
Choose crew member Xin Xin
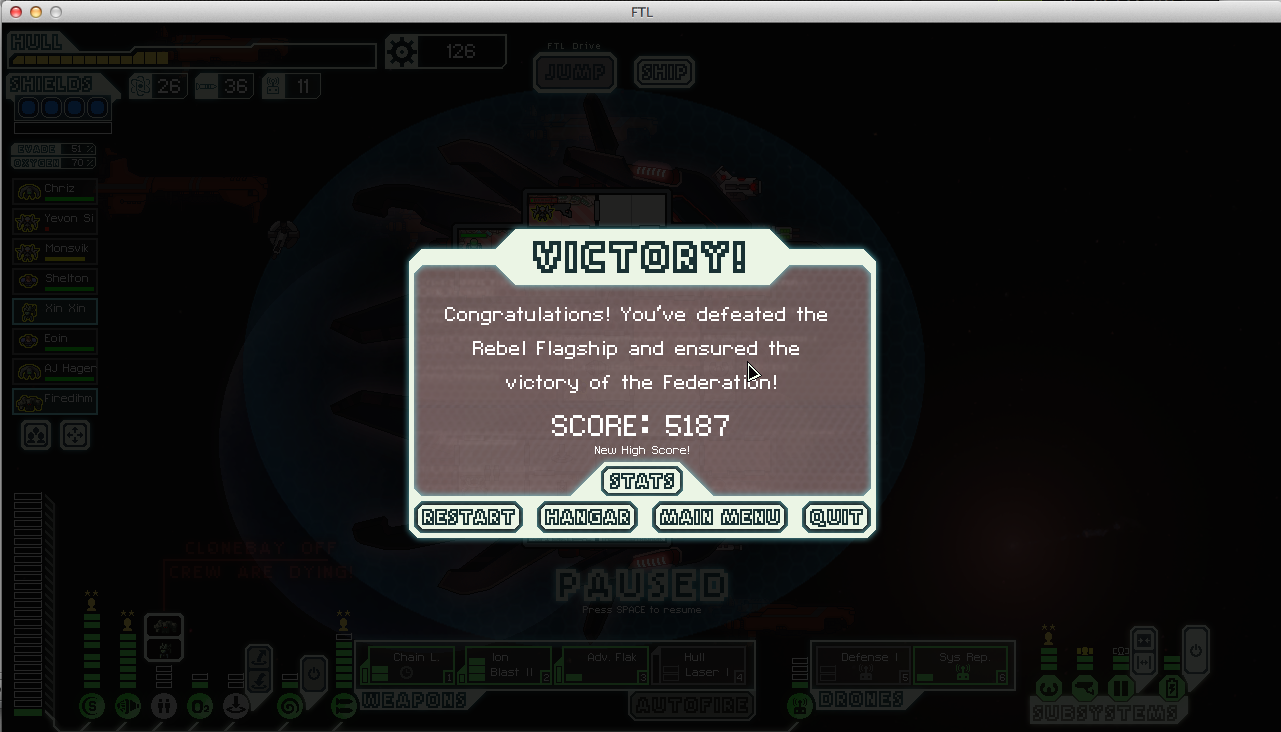coord(55,310)
